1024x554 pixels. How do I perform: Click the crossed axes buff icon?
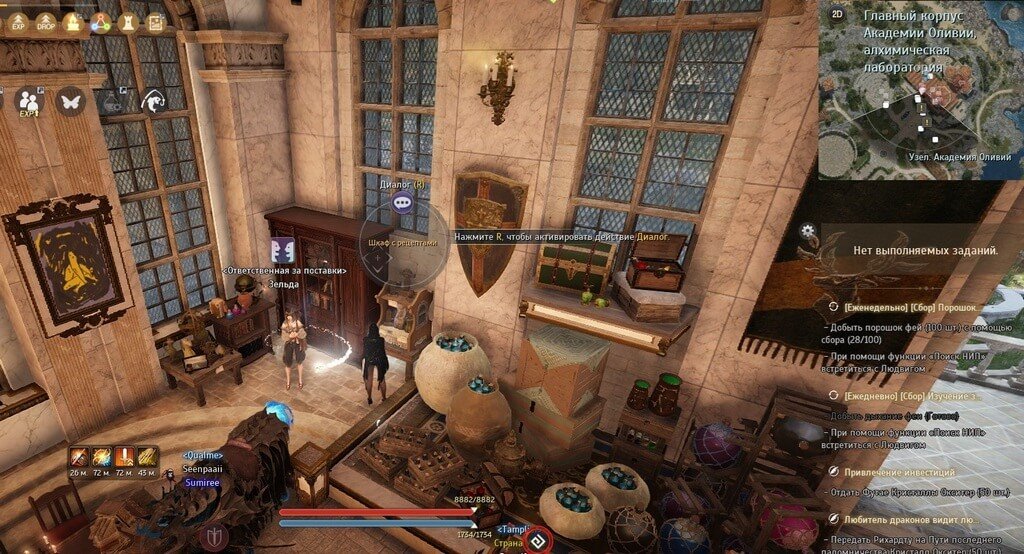tap(79, 457)
